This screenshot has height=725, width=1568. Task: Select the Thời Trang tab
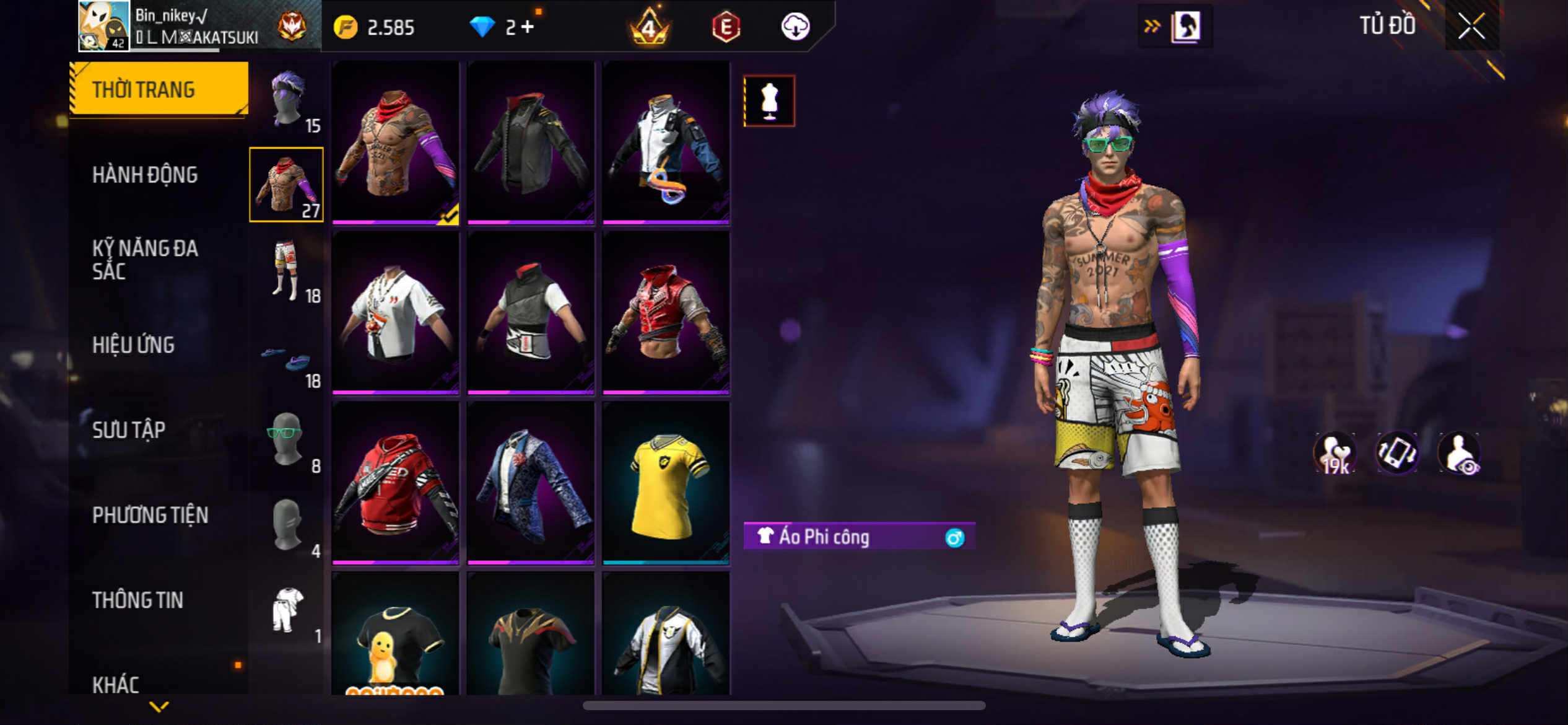click(144, 90)
